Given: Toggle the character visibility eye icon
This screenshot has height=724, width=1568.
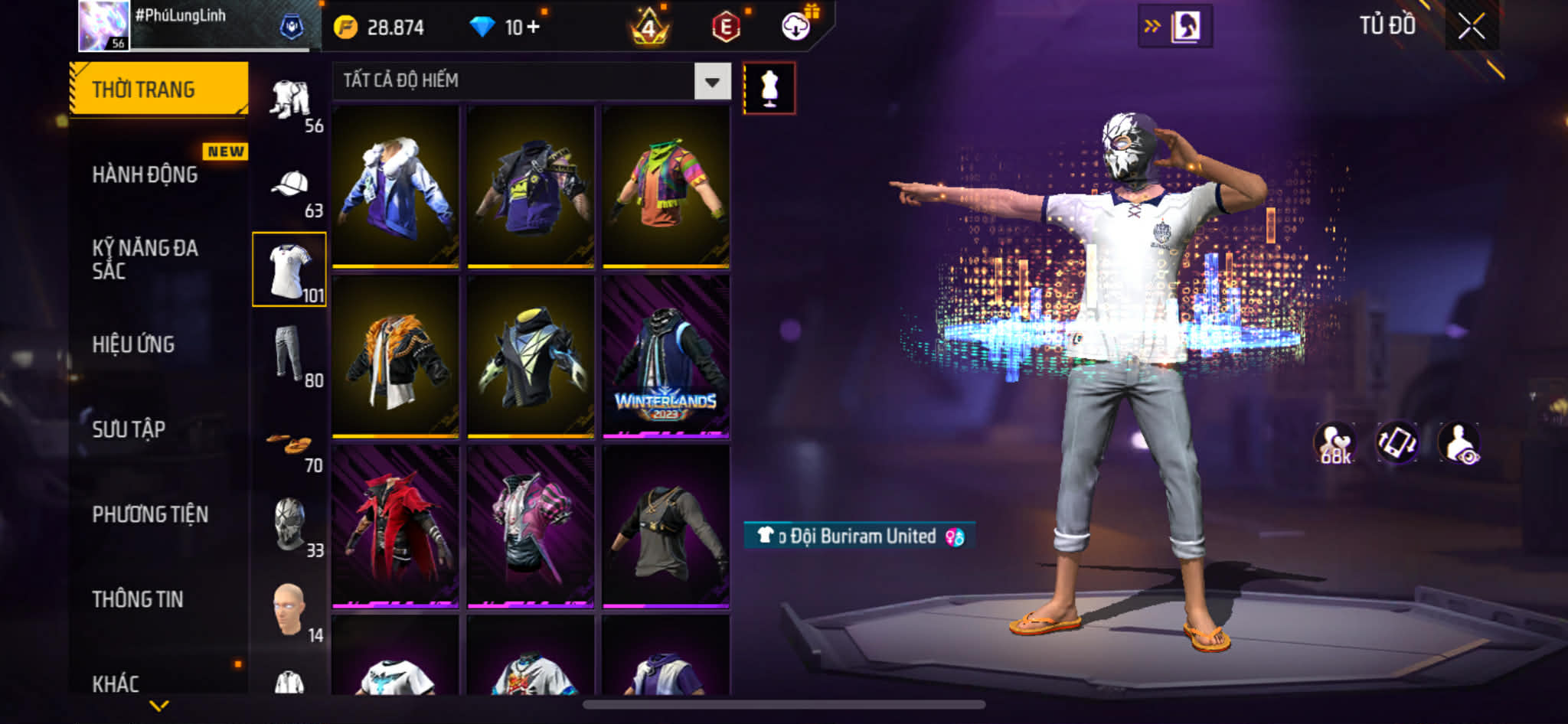Looking at the screenshot, I should click(x=1459, y=444).
